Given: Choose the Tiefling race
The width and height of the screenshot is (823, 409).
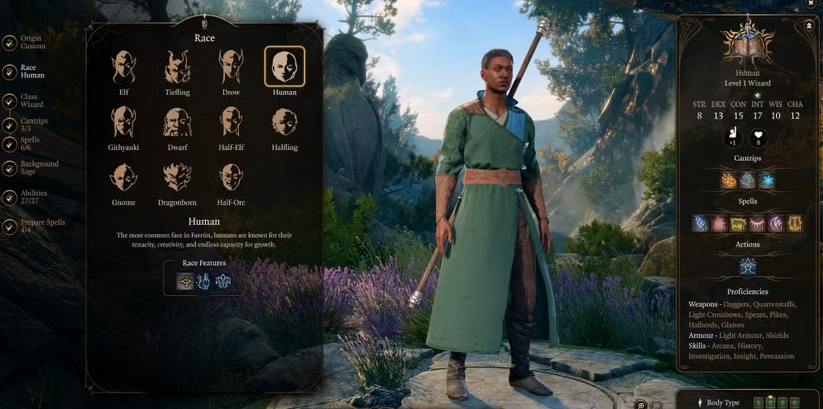Looking at the screenshot, I should pos(177,68).
